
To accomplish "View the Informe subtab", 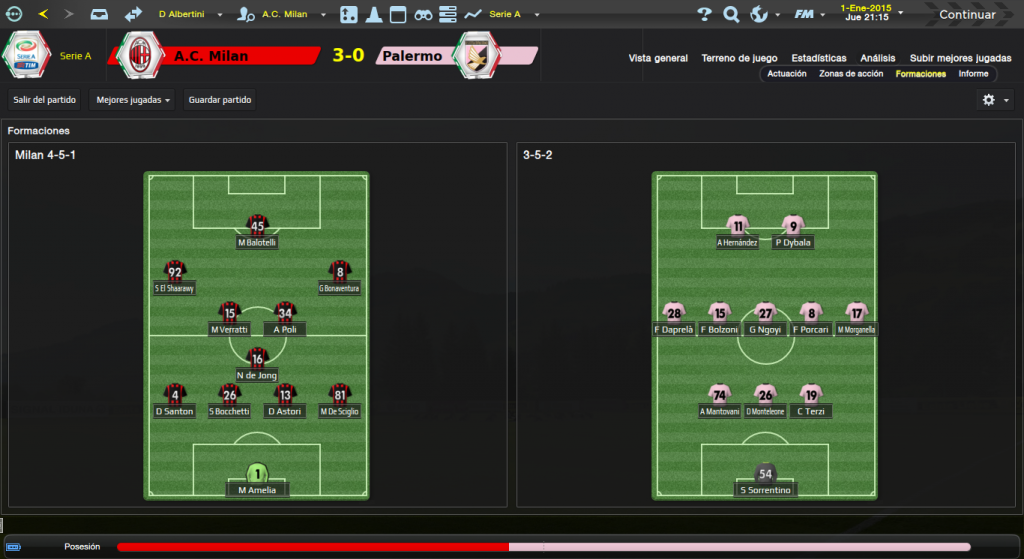I will tap(973, 74).
